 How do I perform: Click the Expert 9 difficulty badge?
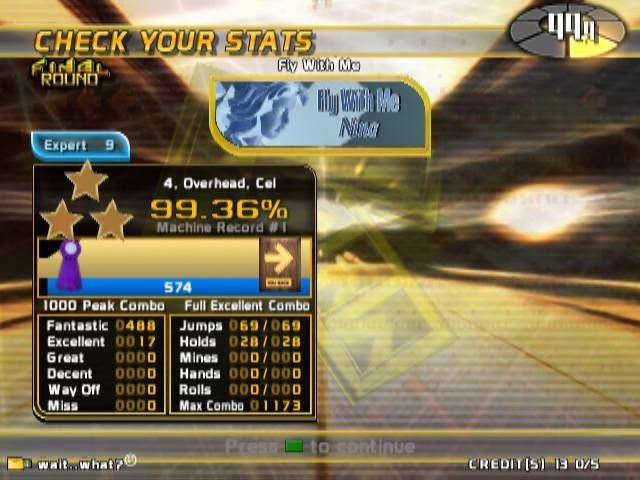point(79,146)
